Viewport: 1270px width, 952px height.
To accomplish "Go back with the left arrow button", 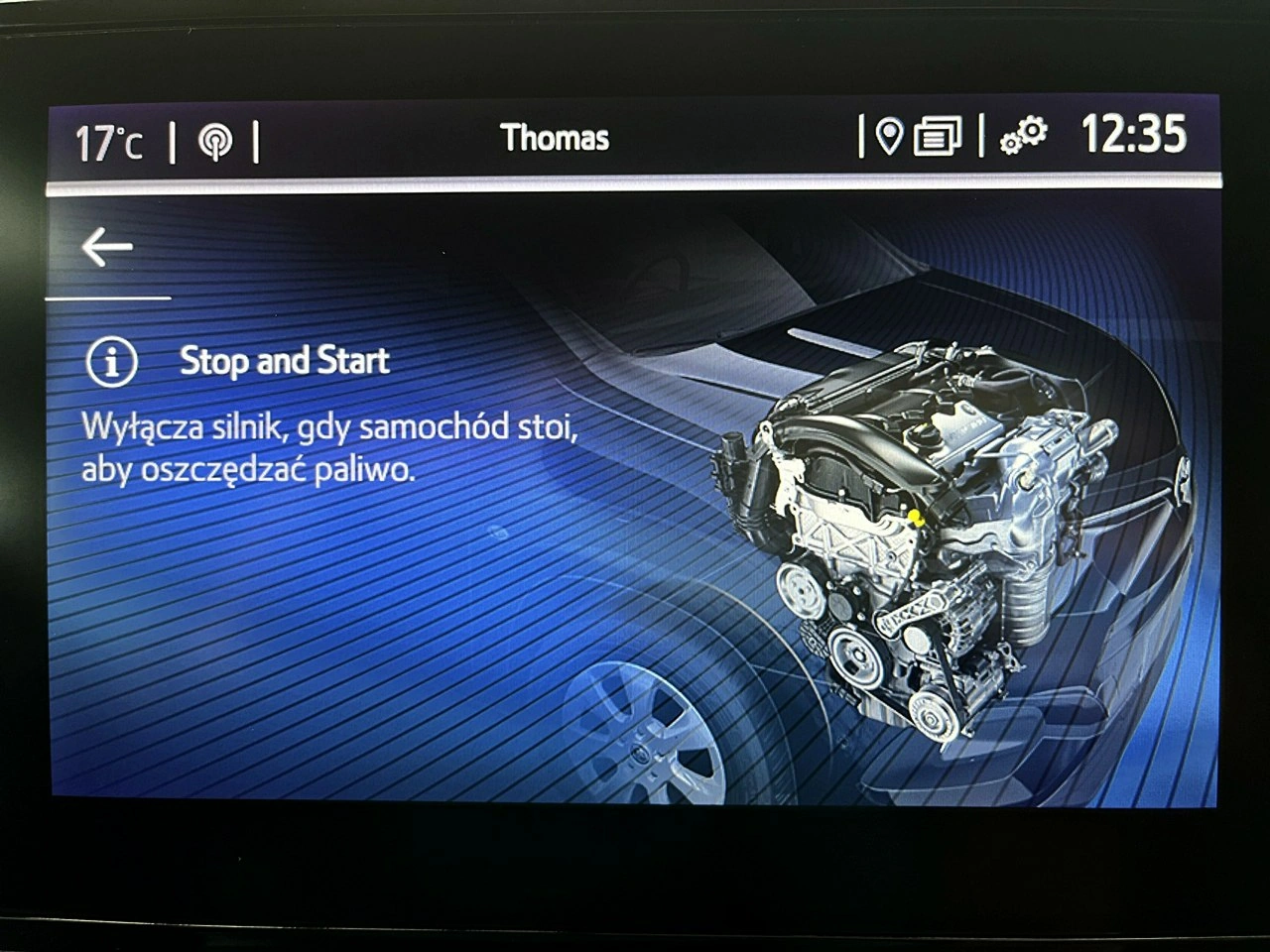I will (x=107, y=248).
